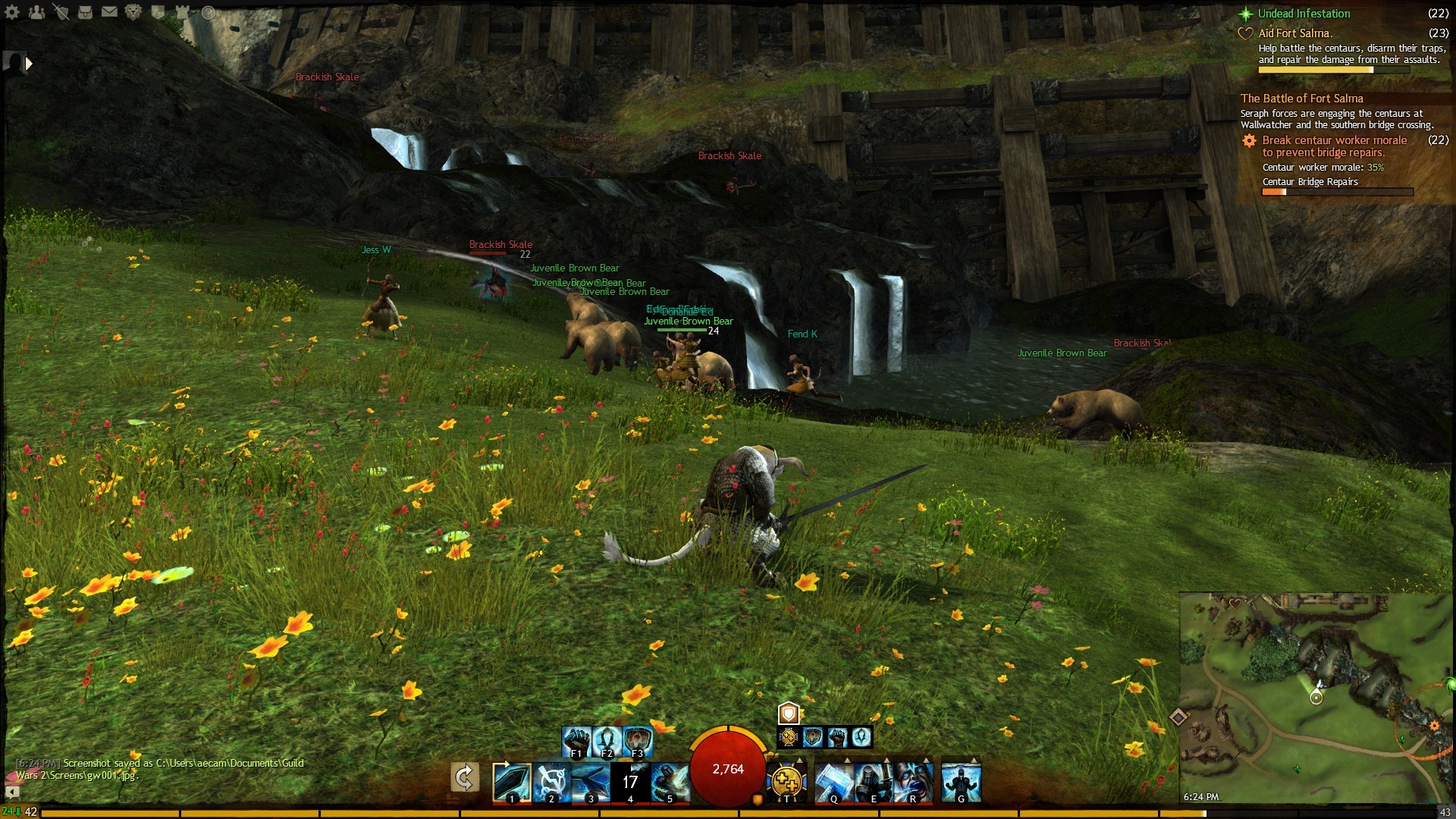
Task: Activate the F3 shield virtue skill
Action: pos(638,740)
